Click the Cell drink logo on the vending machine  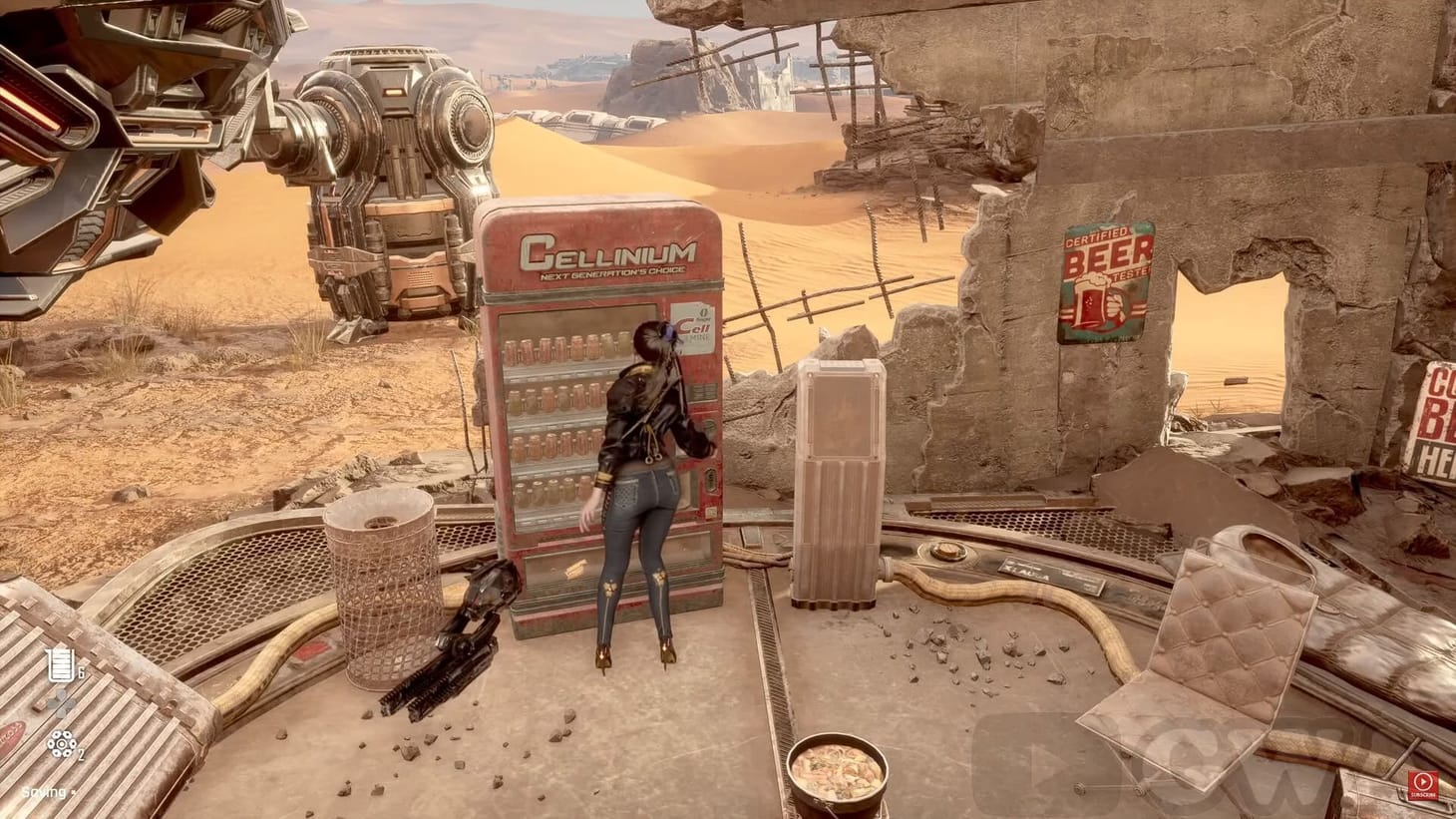695,327
